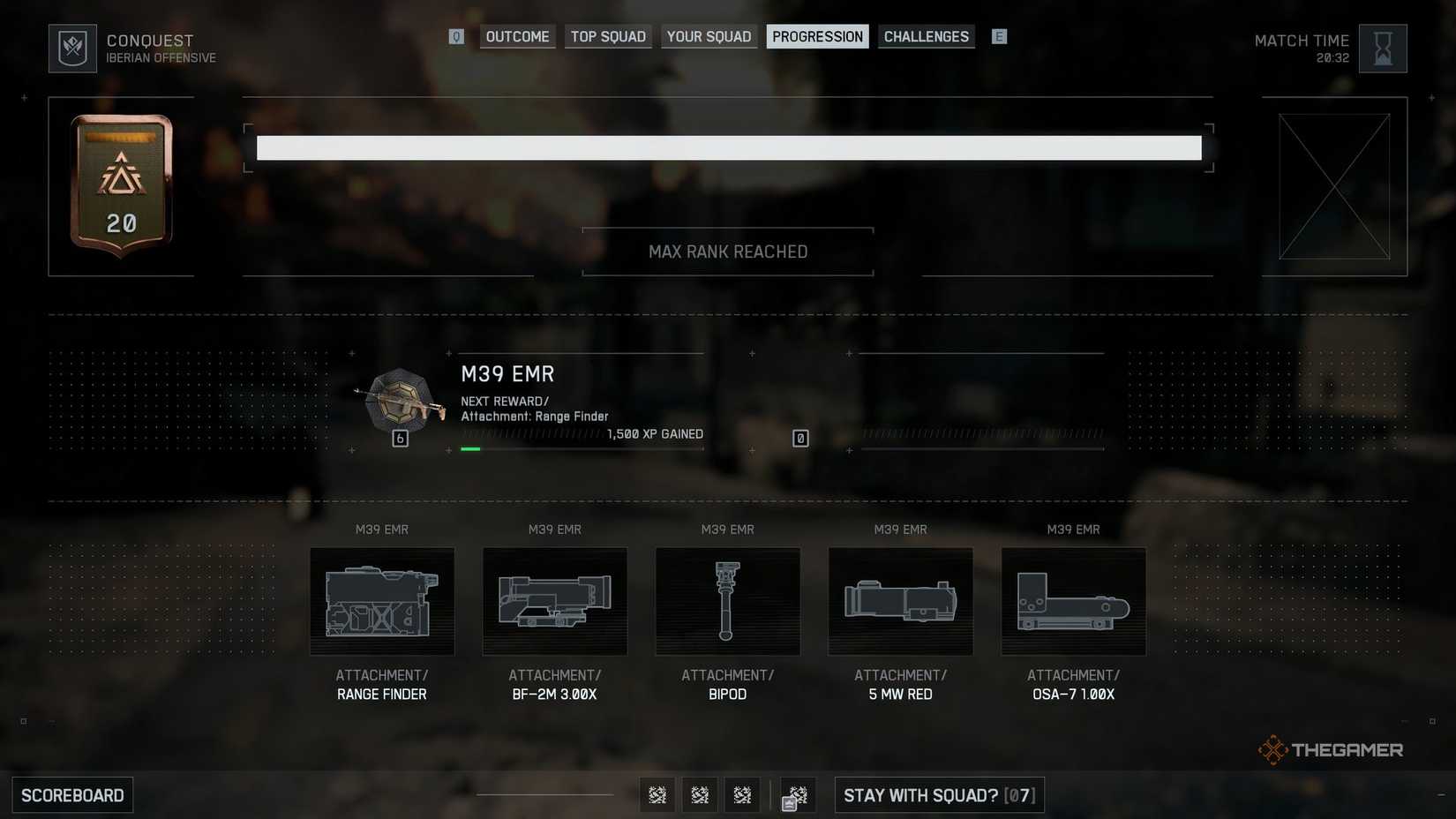View the BF-2M 3.00X scope attachment
Image resolution: width=1456 pixels, height=819 pixels.
coord(554,602)
